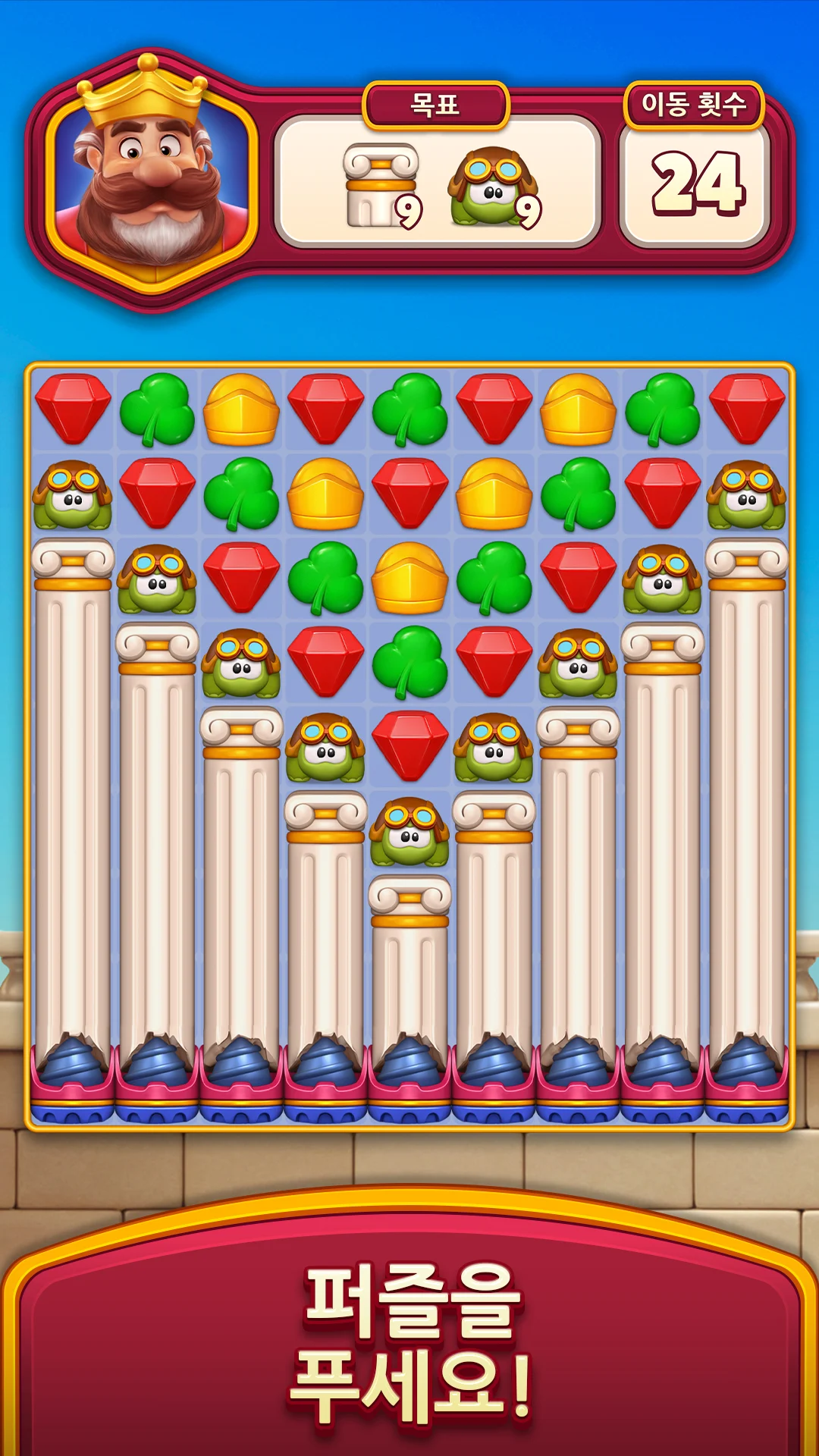This screenshot has height=1456, width=819.
Task: Choose the turtle atop the shortest pillar
Action: coord(409,830)
